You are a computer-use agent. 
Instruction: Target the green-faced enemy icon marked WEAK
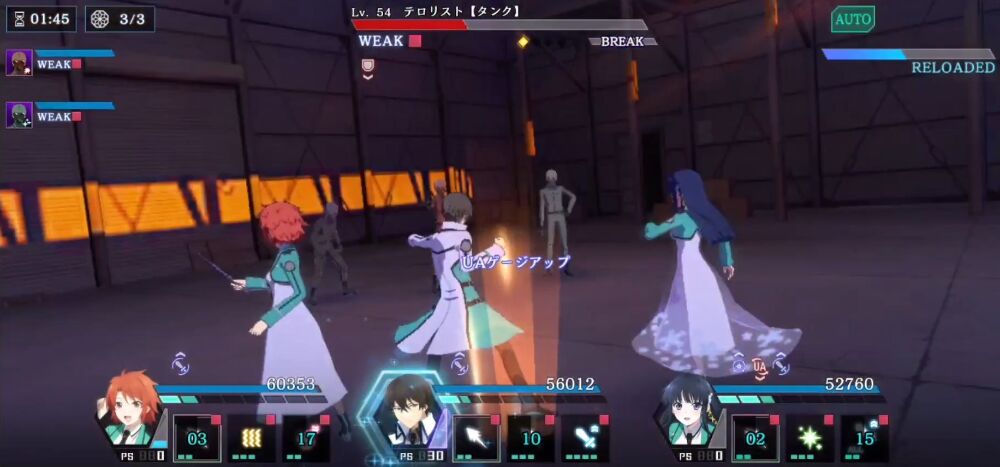click(20, 115)
